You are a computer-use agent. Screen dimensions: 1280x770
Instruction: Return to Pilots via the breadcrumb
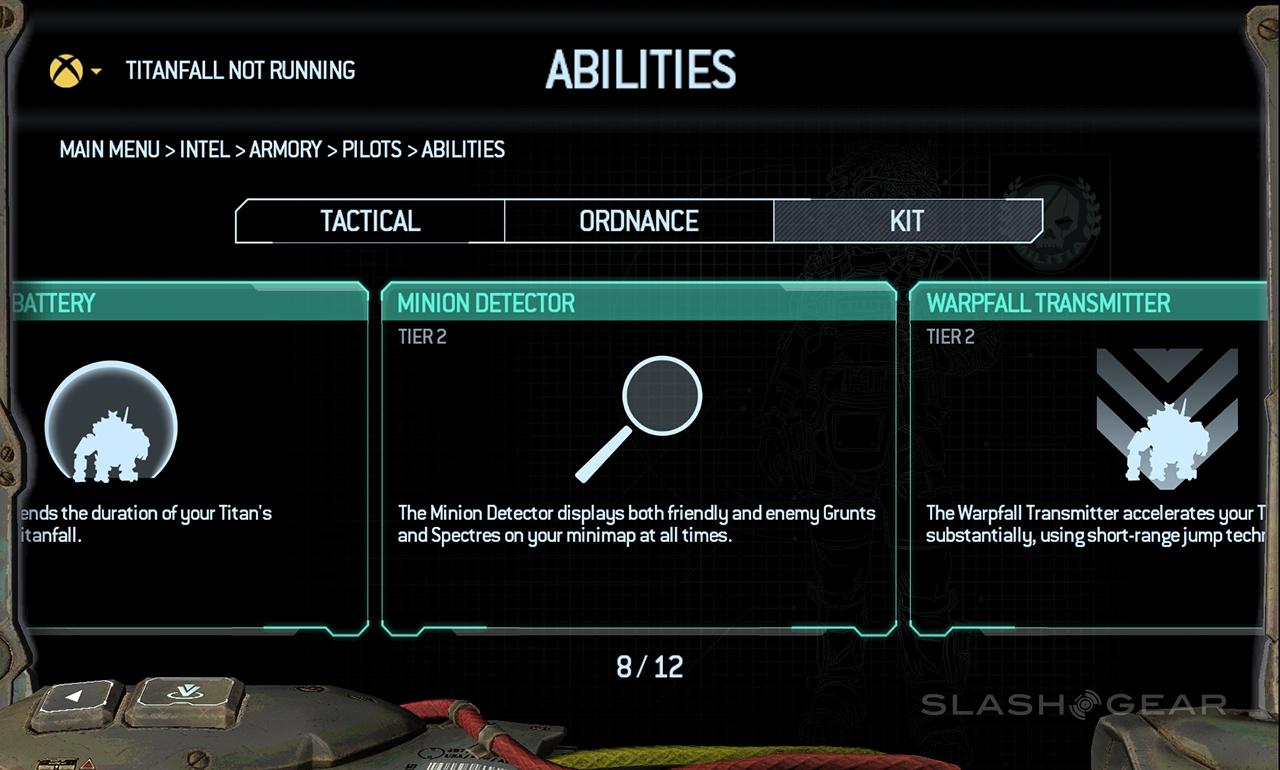(371, 150)
